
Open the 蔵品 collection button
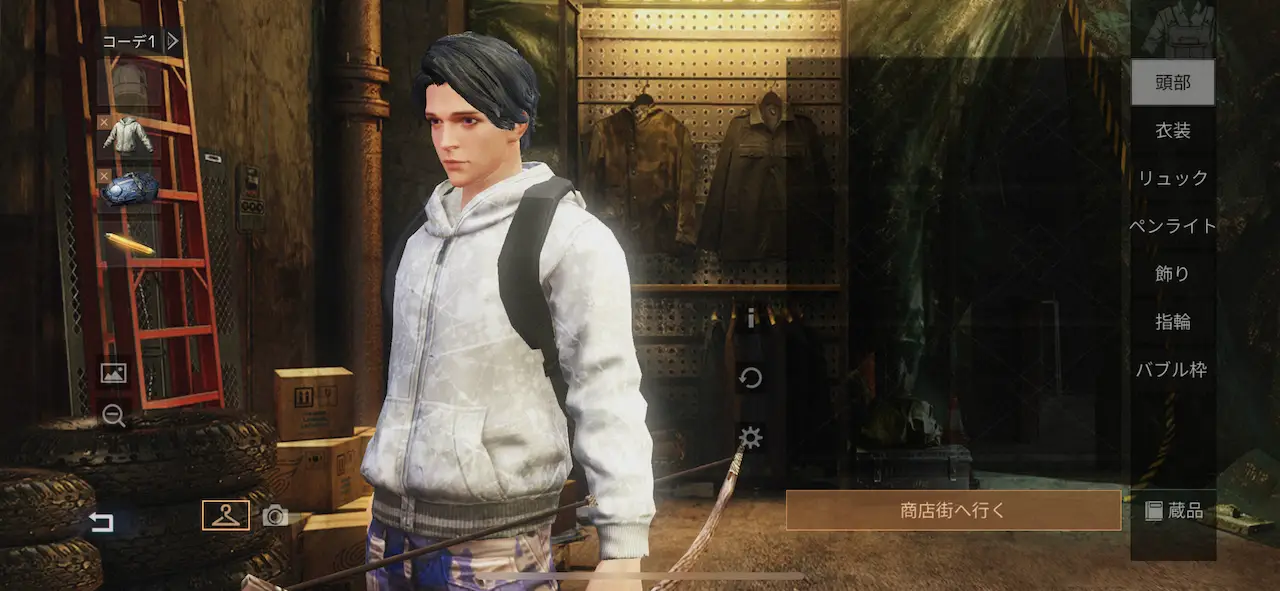point(1173,511)
